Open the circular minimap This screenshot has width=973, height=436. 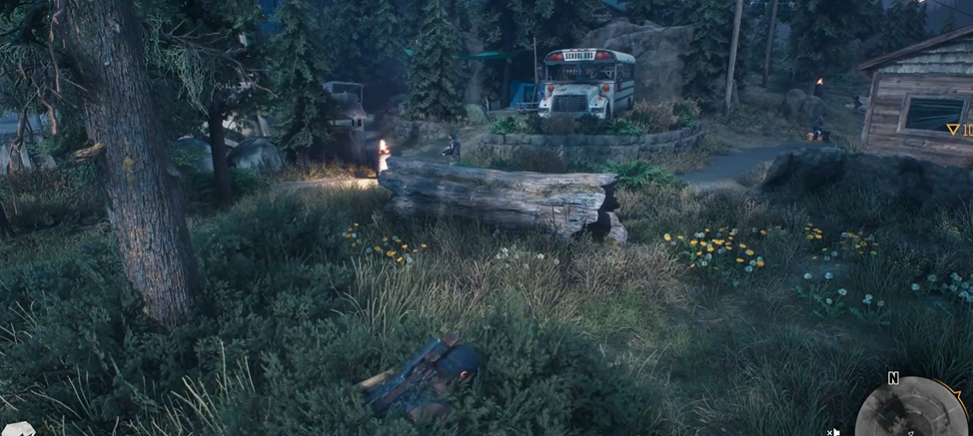coord(911,410)
